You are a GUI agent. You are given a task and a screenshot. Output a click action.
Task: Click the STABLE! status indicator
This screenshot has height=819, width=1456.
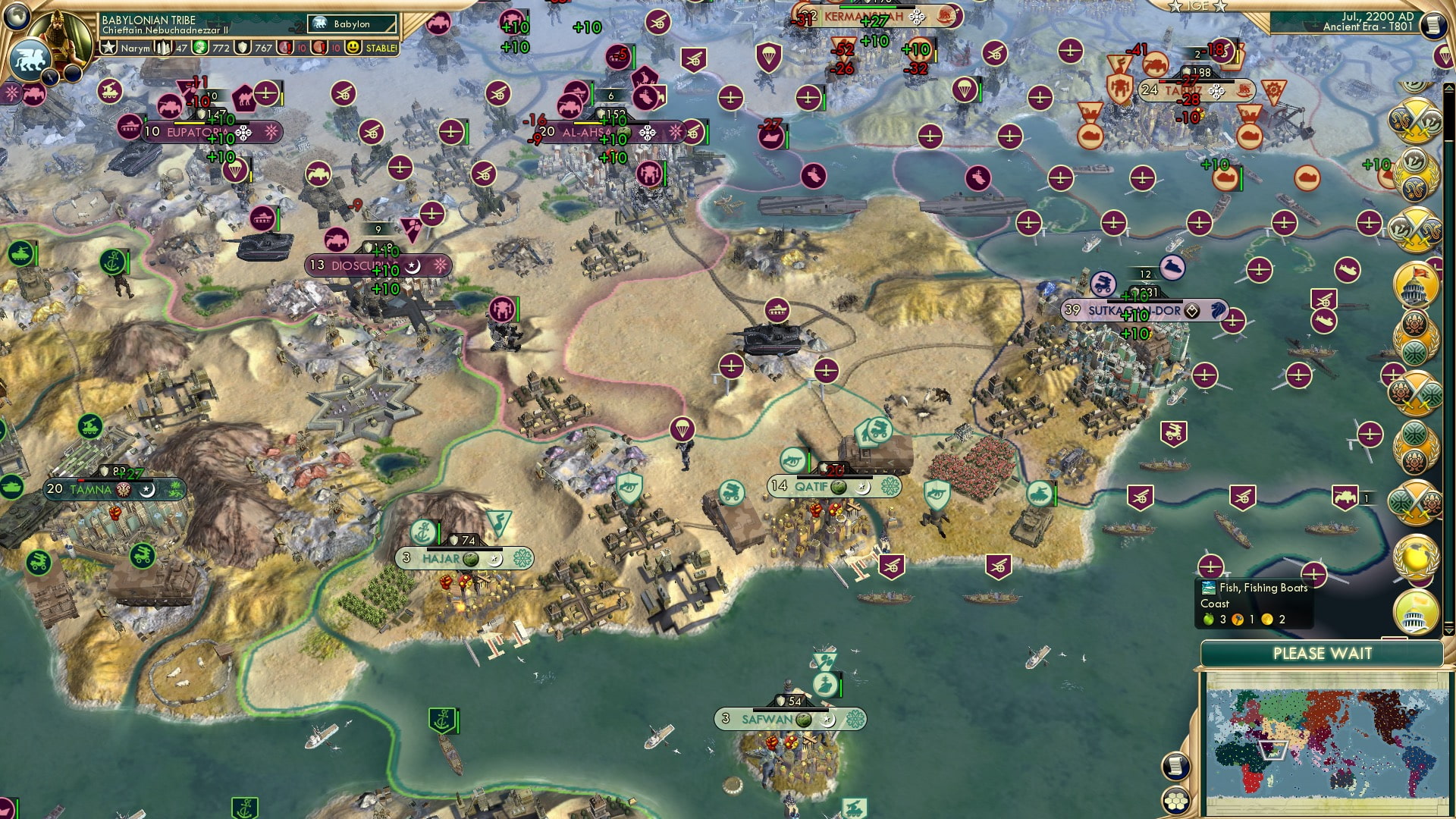[383, 48]
